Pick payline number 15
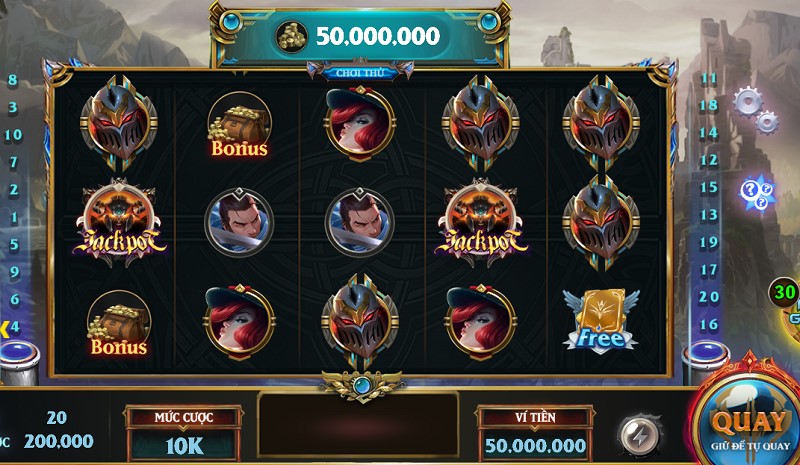Viewport: 800px width, 465px height. (x=709, y=187)
